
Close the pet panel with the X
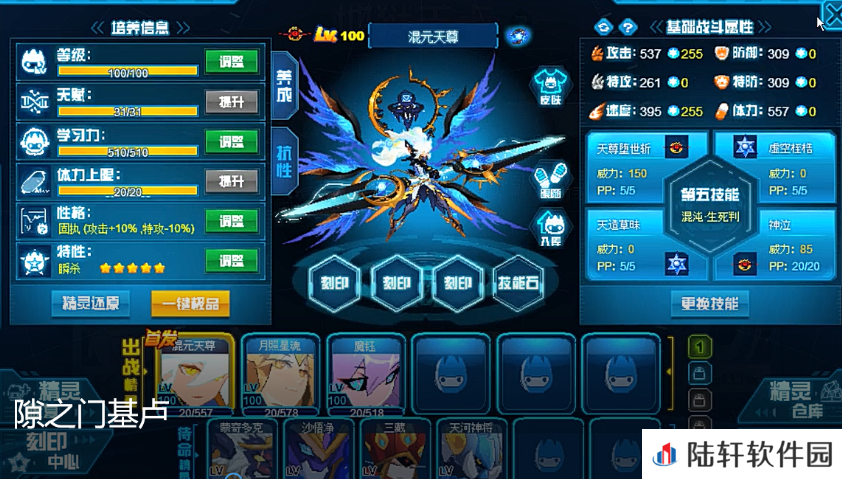click(x=831, y=15)
